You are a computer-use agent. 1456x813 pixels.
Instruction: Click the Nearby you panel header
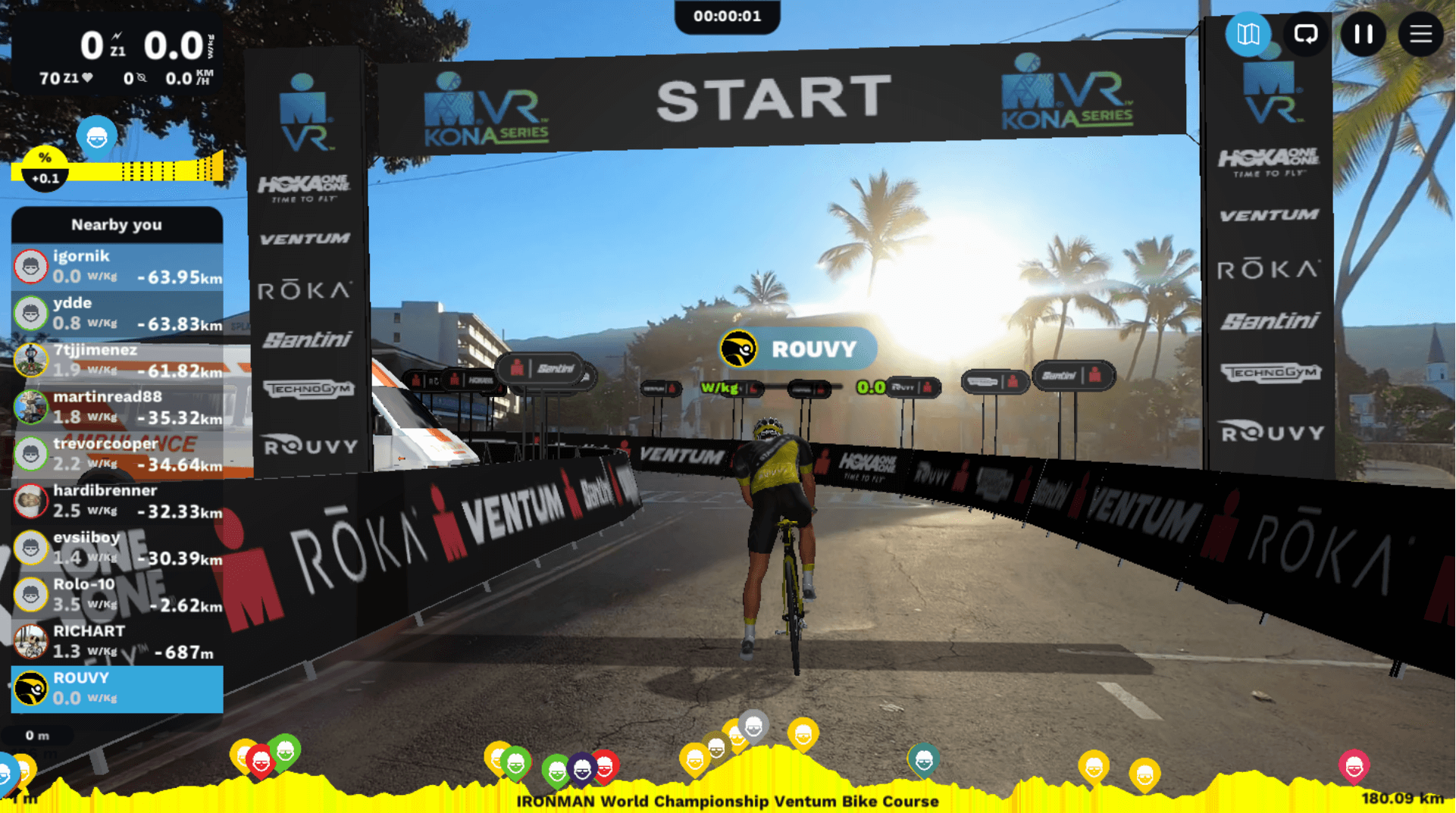117,225
